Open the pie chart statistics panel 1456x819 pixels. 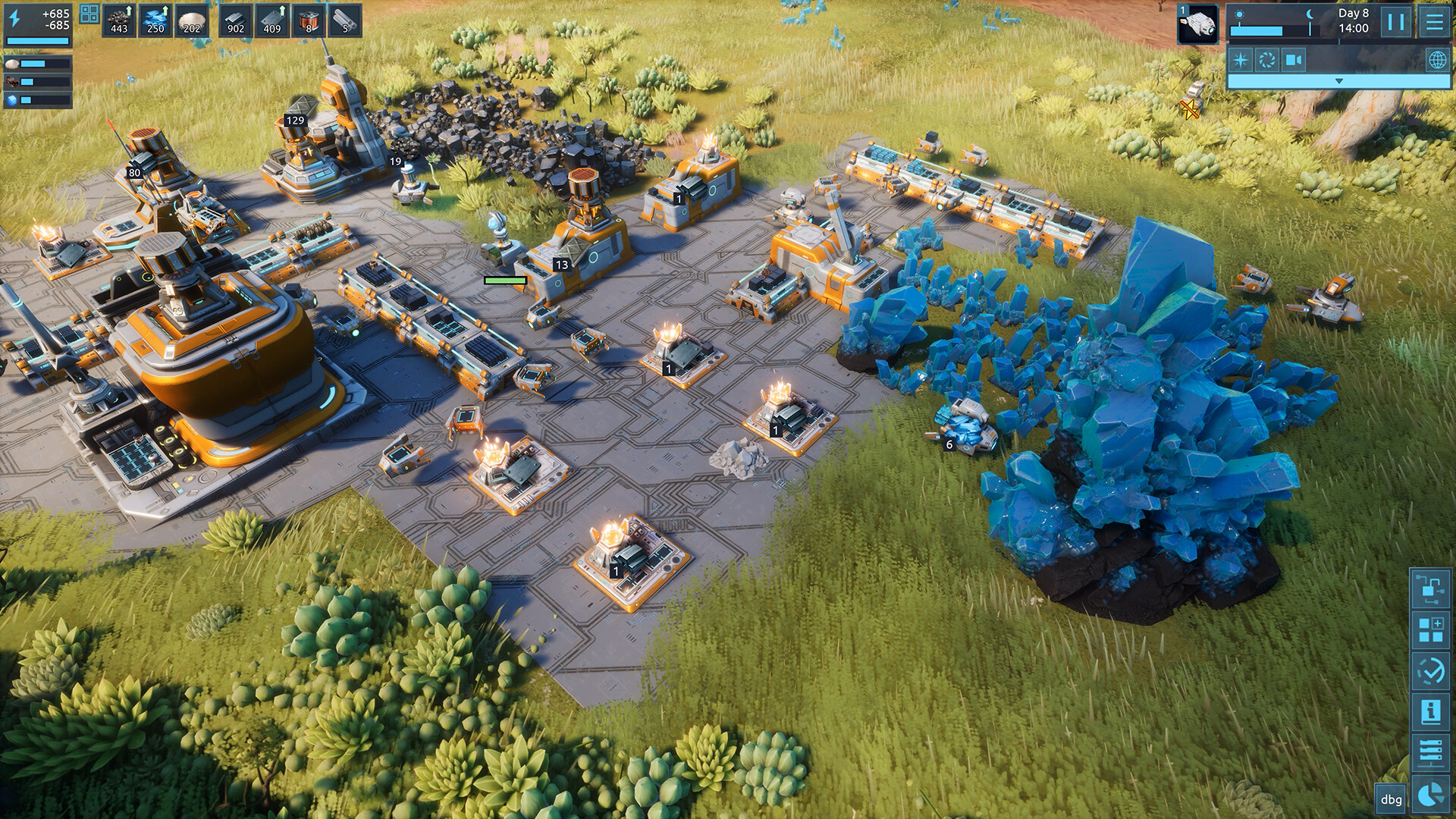point(1431,793)
